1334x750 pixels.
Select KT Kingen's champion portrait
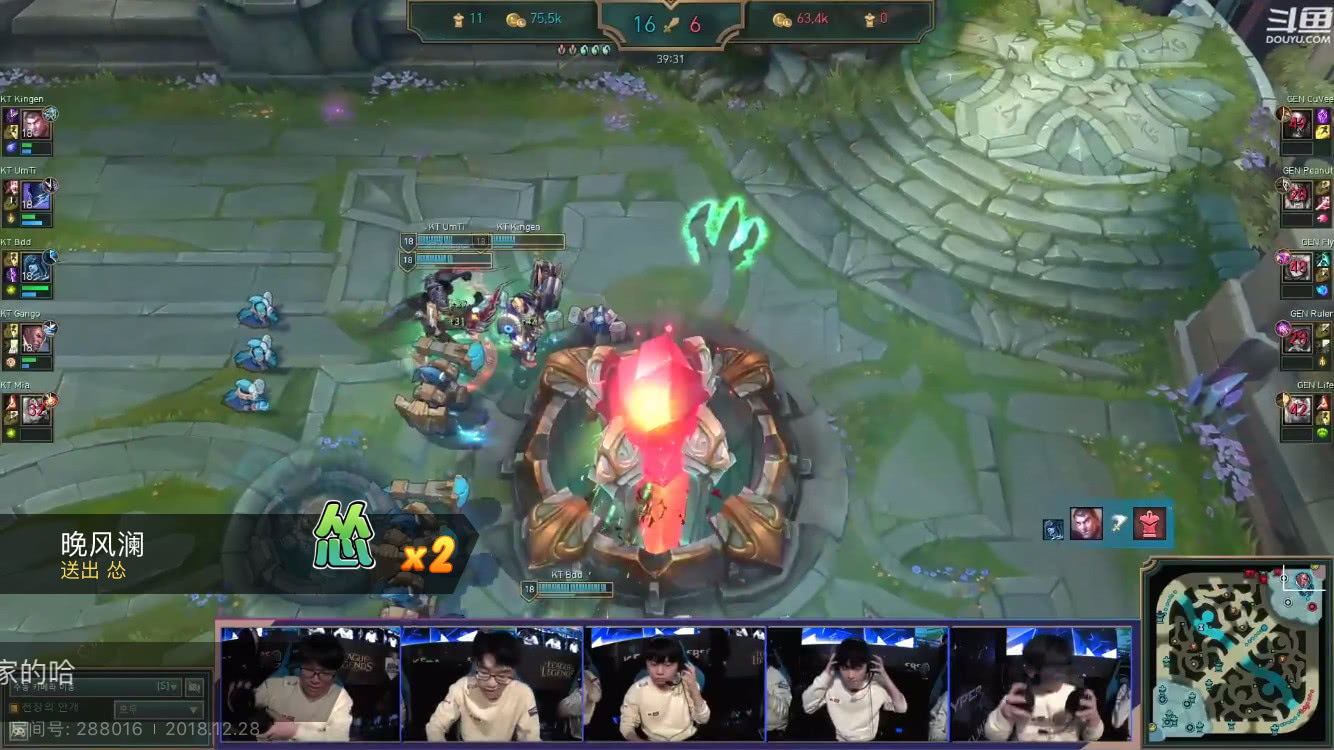coord(36,127)
